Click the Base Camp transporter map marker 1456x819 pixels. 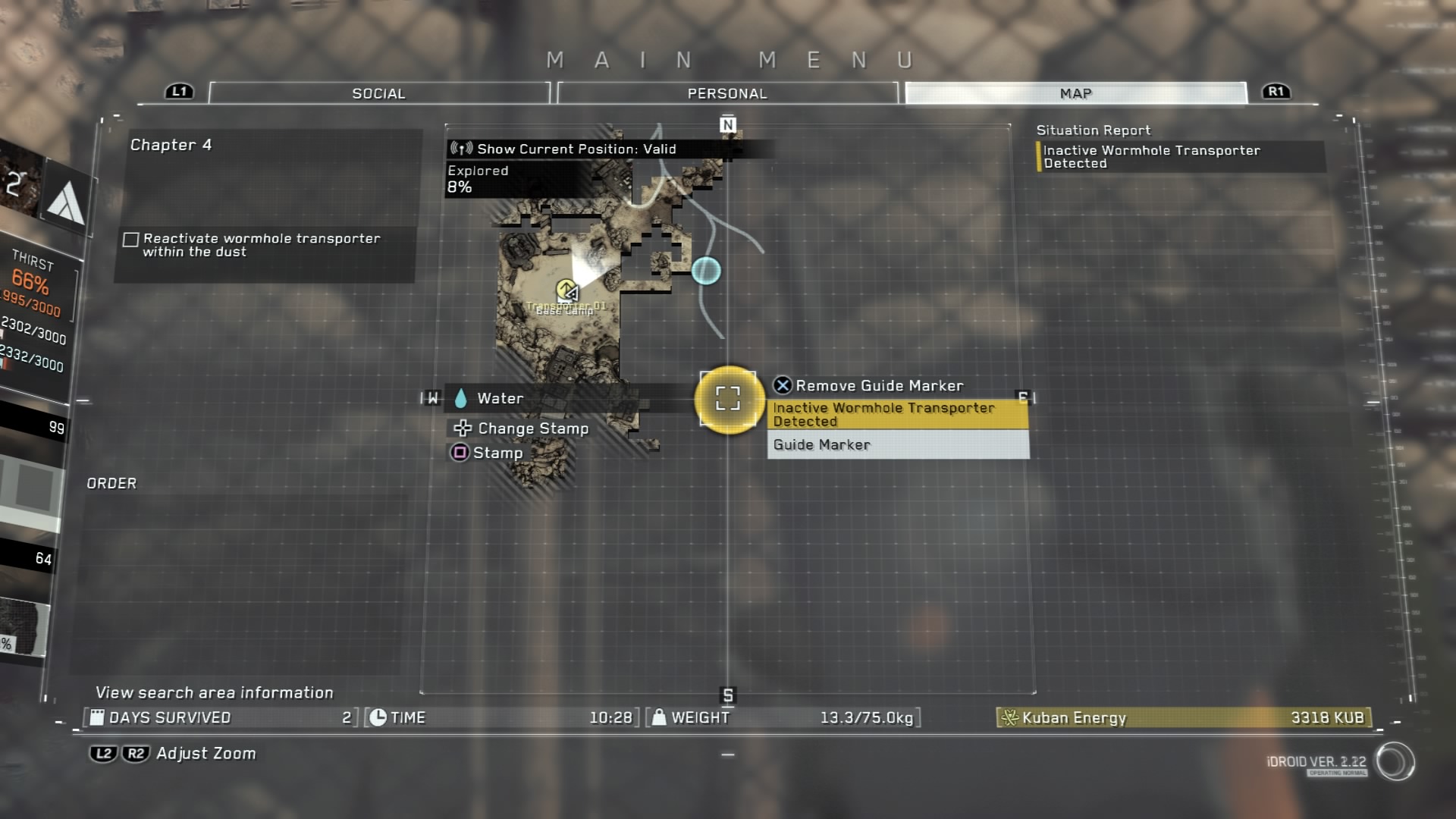(566, 290)
